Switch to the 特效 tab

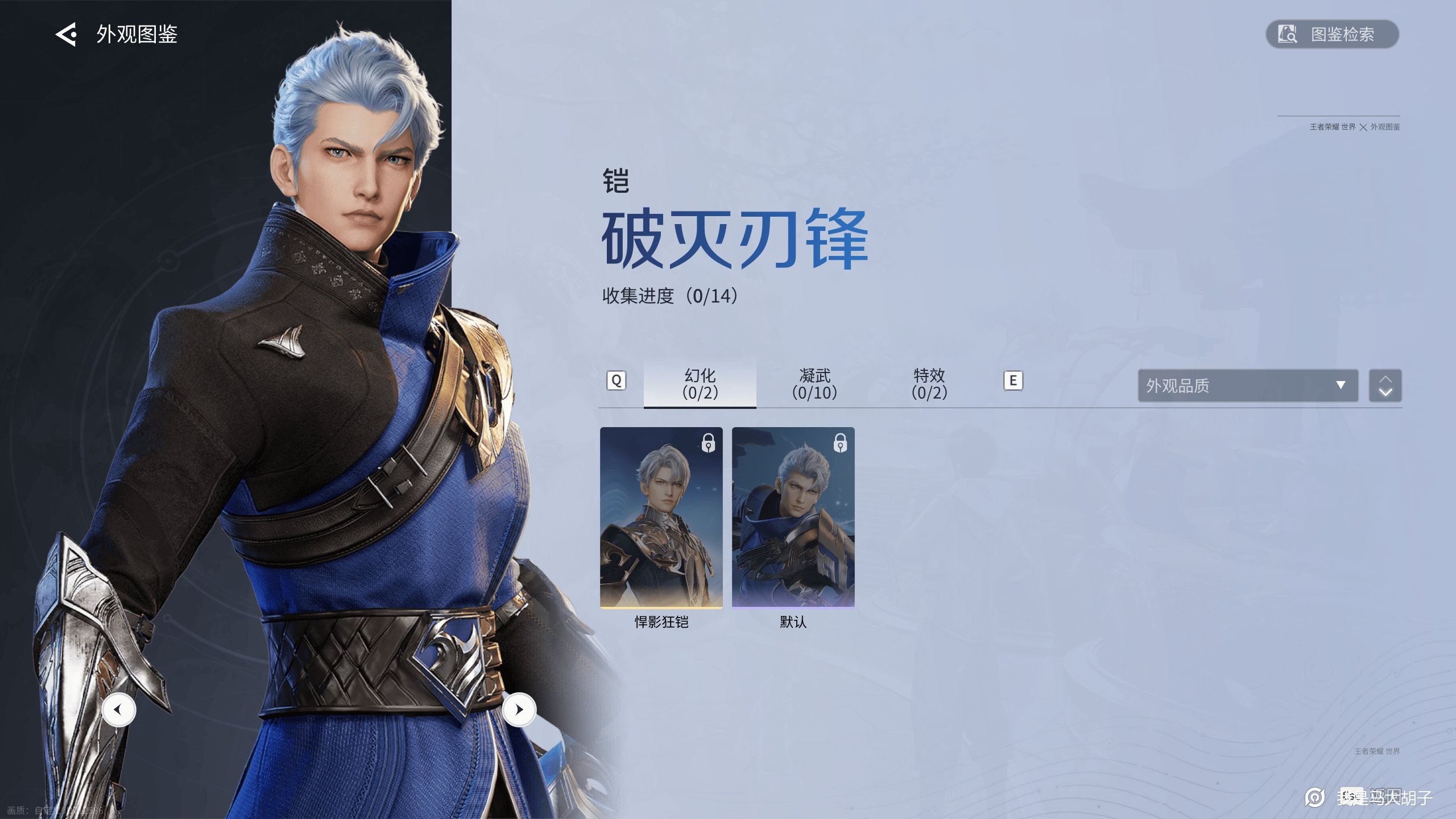pos(929,384)
